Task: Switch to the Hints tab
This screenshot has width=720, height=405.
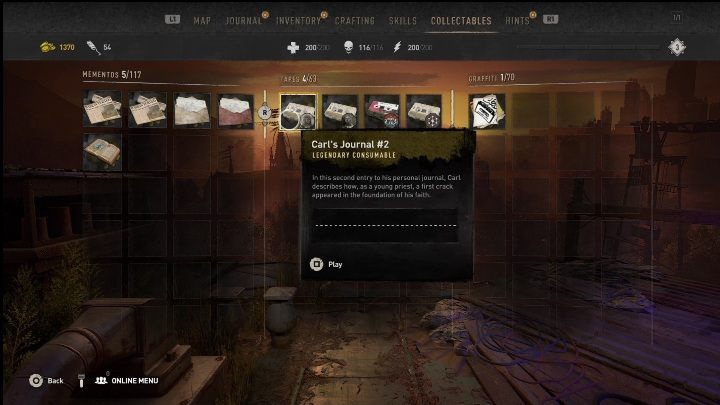Action: click(518, 20)
